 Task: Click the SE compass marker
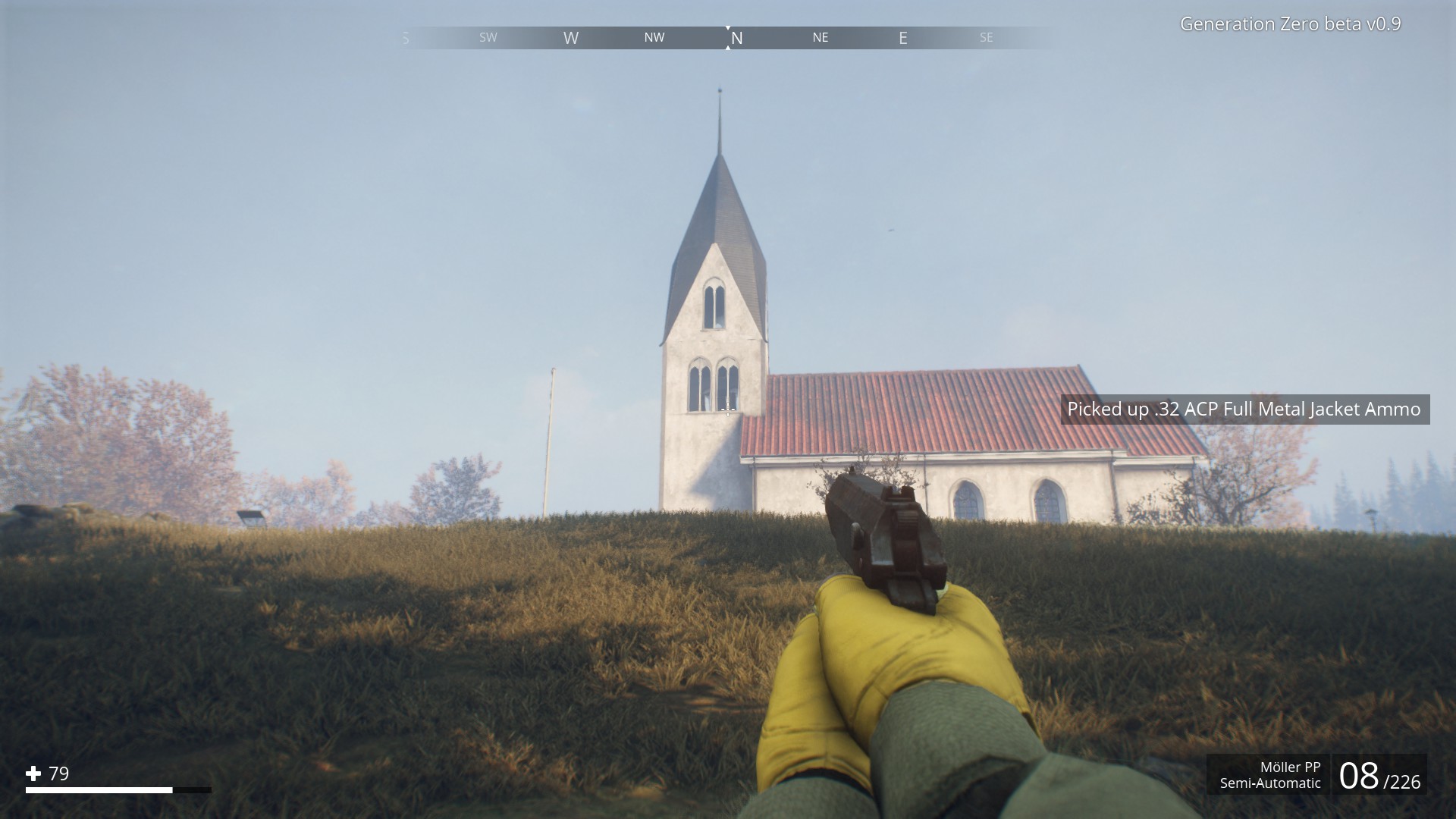click(986, 37)
